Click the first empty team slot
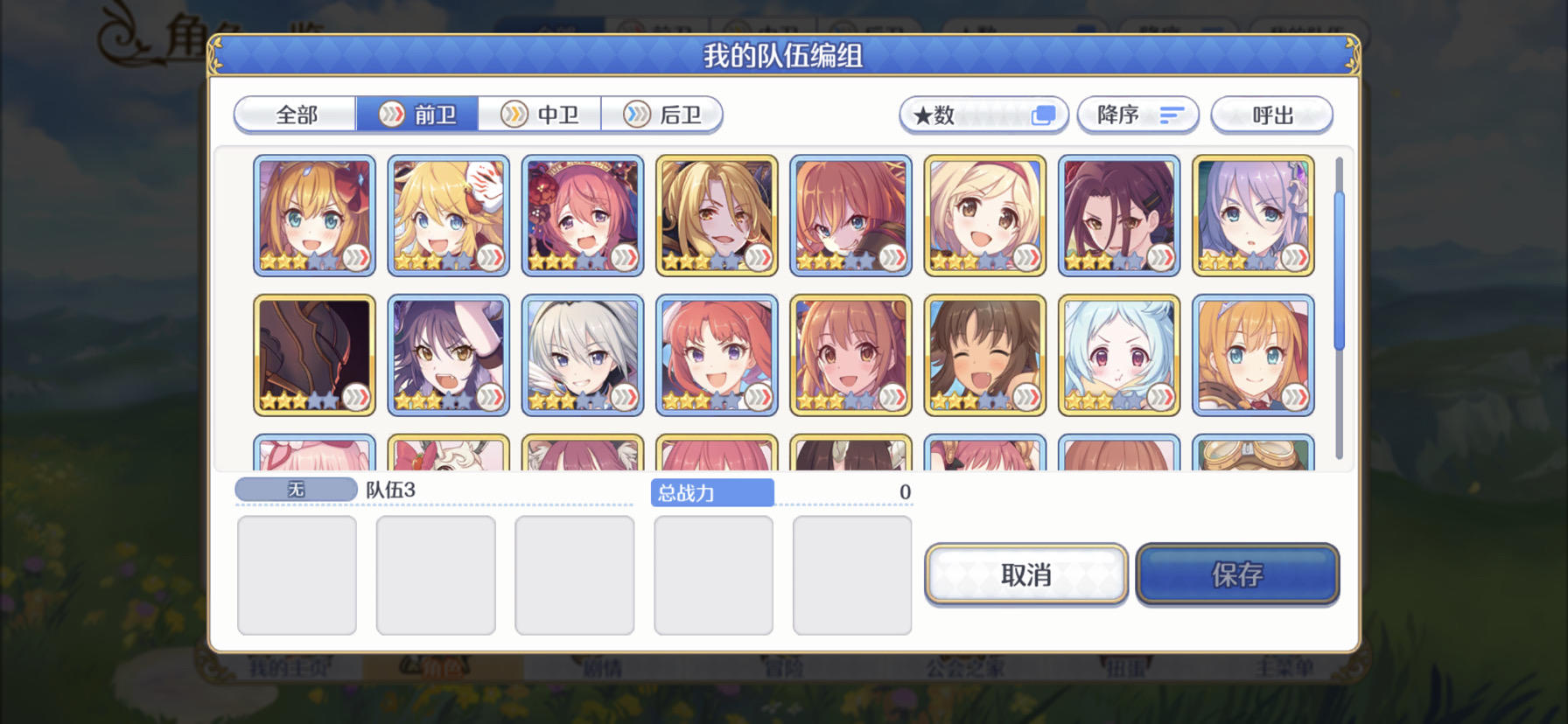Viewport: 1568px width, 724px height. [297, 575]
